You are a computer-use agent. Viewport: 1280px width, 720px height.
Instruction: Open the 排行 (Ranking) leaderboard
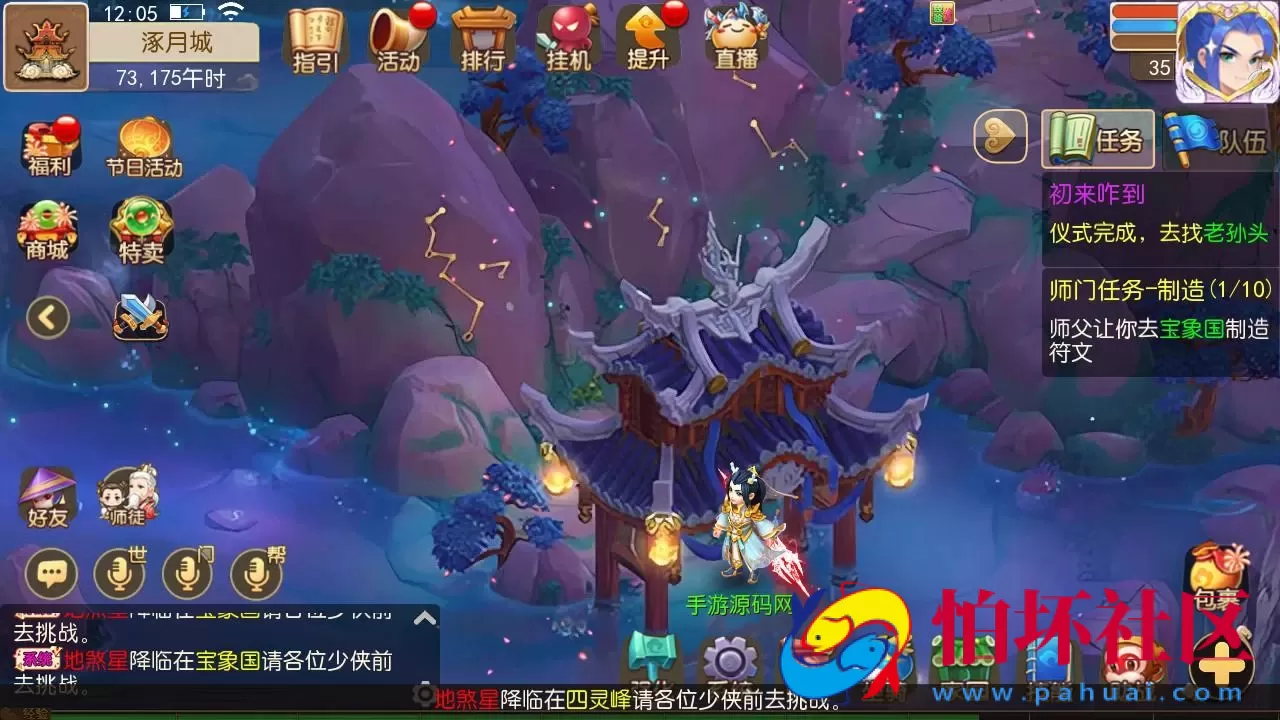click(x=485, y=40)
